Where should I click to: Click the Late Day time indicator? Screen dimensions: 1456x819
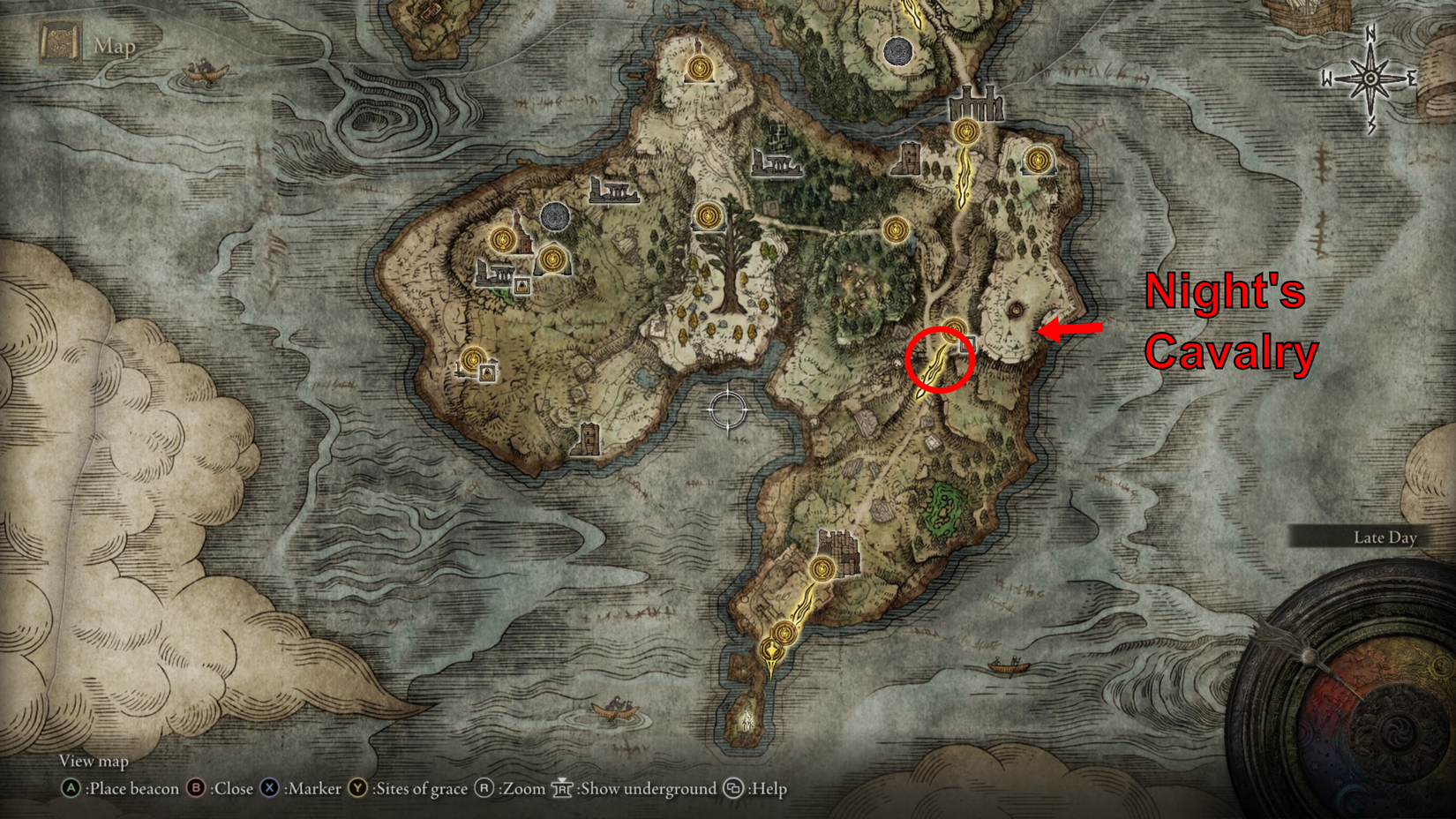coord(1387,537)
